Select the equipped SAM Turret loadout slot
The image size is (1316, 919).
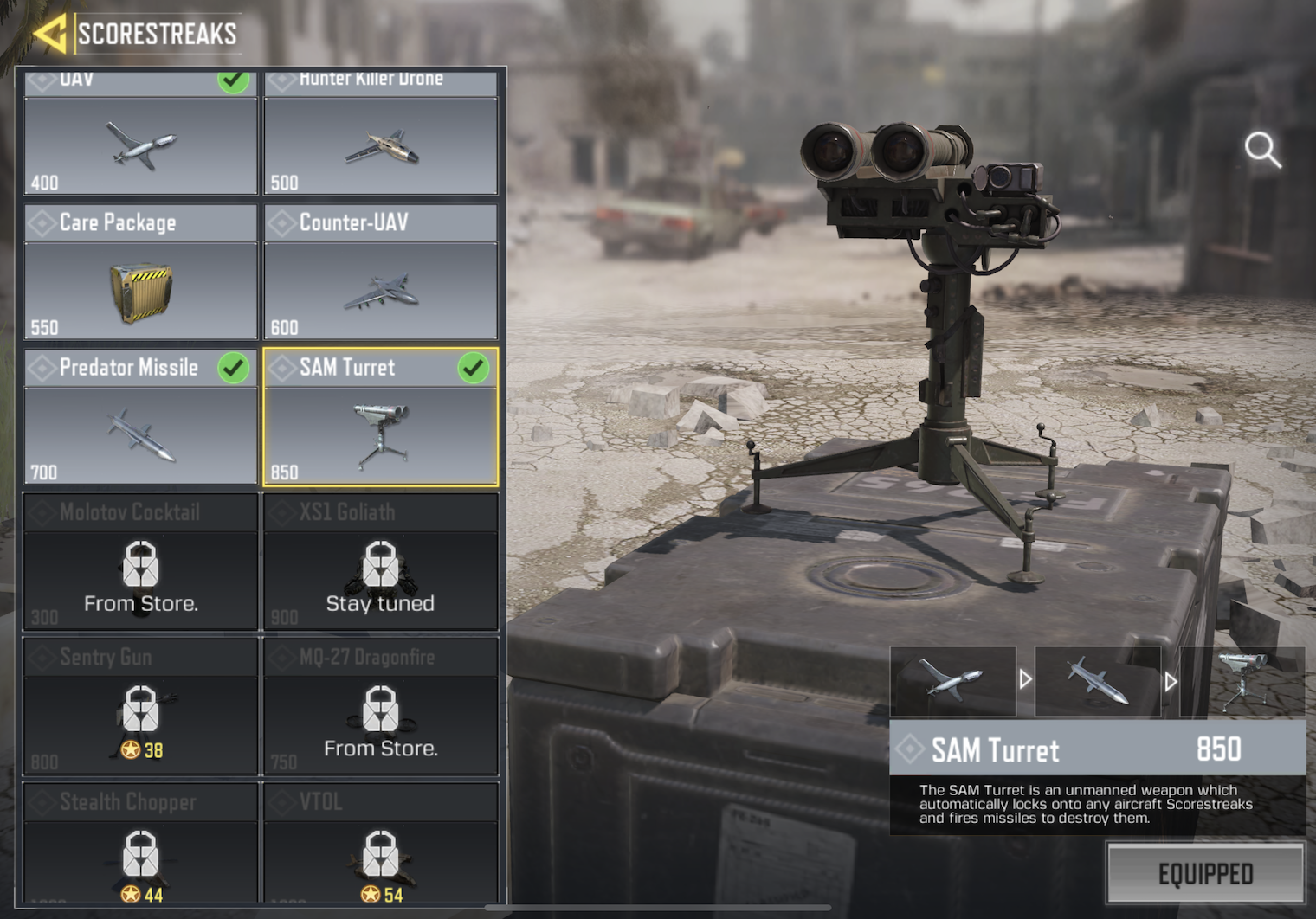(1242, 681)
